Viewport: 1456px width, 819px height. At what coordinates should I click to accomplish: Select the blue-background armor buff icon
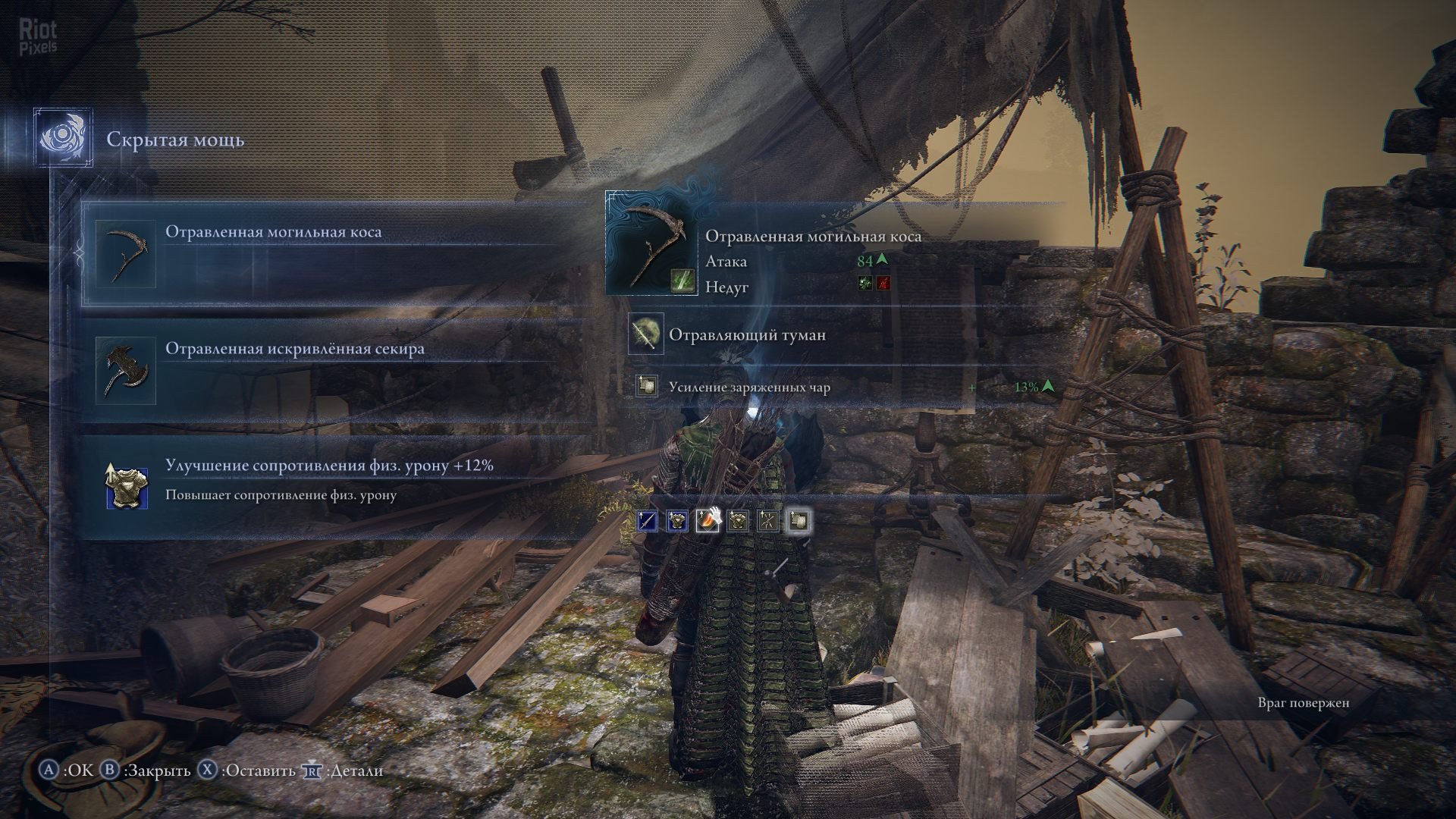pos(677,521)
